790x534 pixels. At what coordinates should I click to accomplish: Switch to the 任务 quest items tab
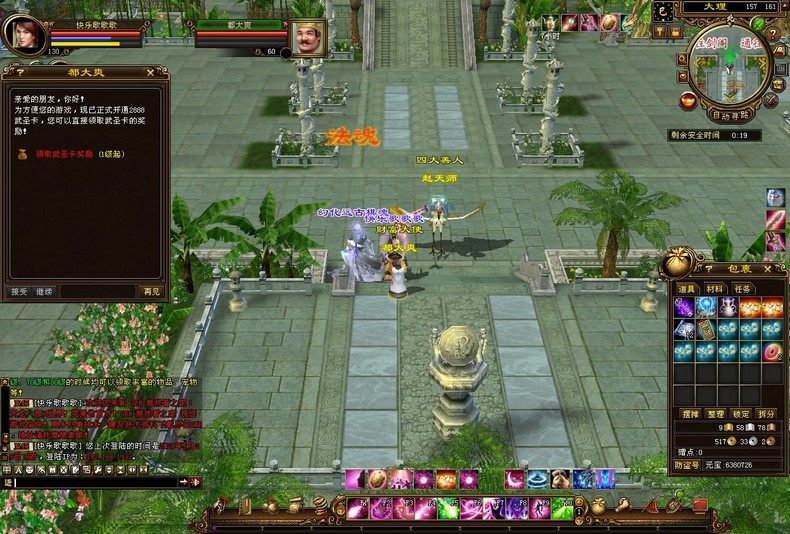744,288
